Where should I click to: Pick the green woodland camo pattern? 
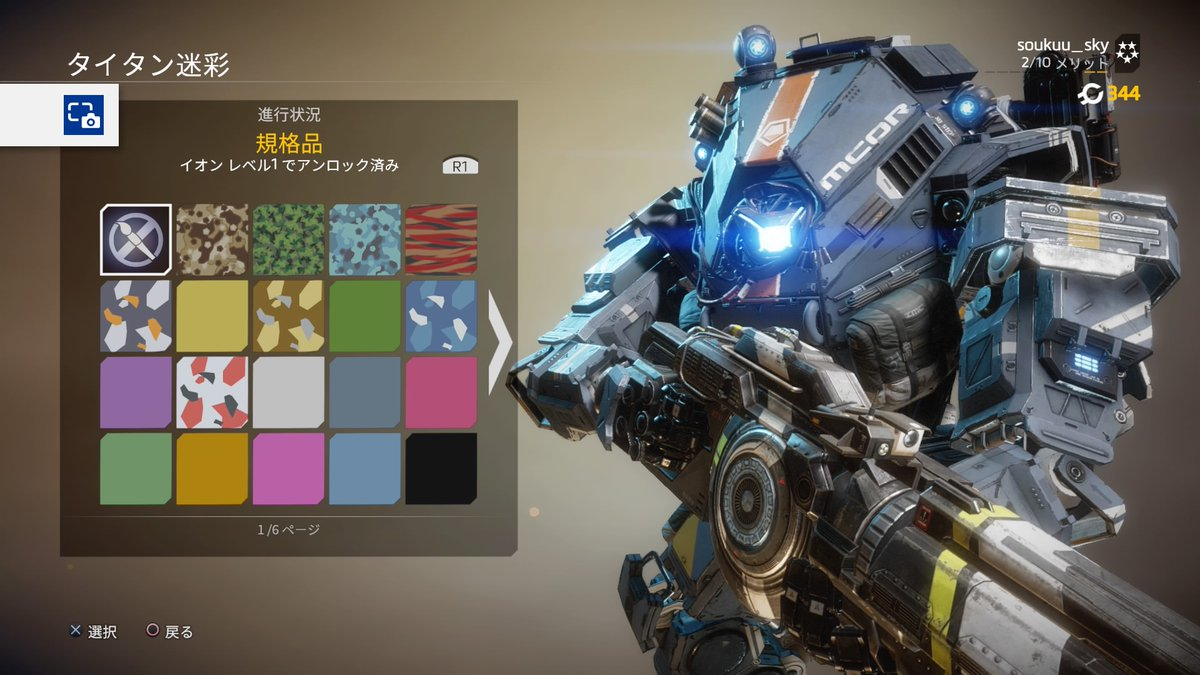(x=288, y=239)
